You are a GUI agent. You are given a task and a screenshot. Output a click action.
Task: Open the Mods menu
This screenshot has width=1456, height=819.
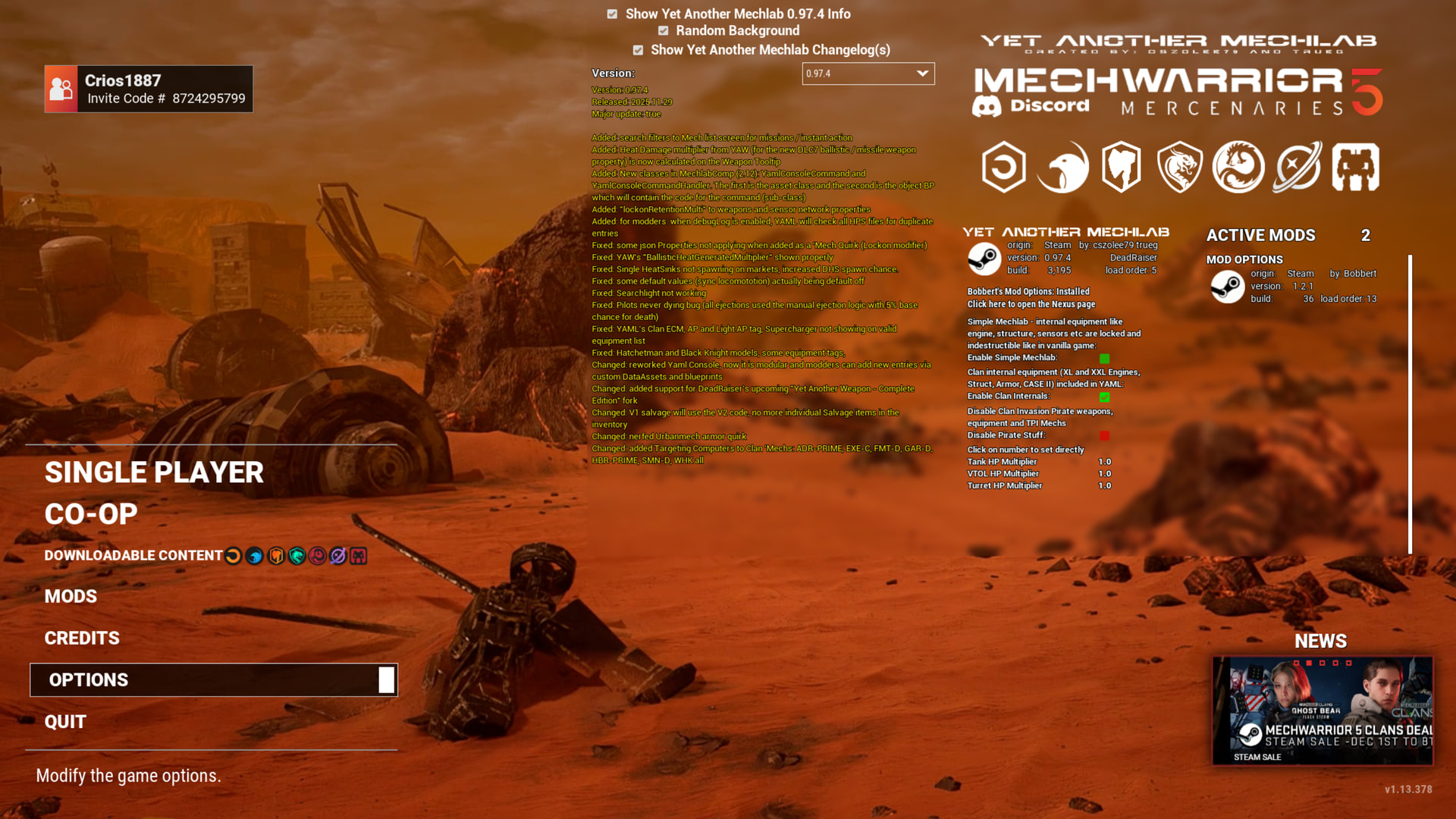(x=71, y=597)
